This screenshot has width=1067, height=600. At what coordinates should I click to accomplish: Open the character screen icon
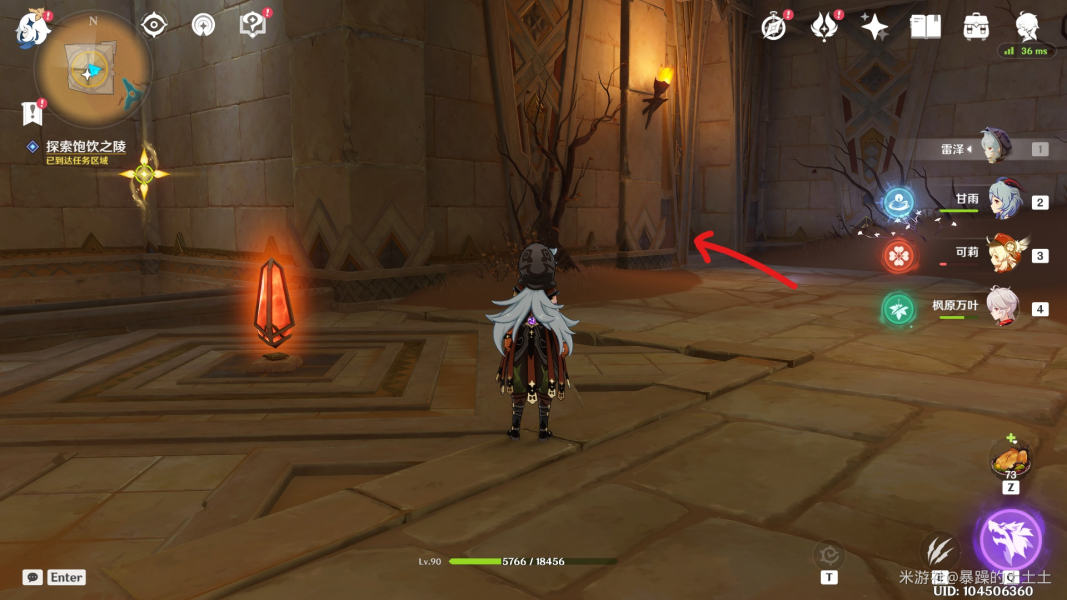1027,26
